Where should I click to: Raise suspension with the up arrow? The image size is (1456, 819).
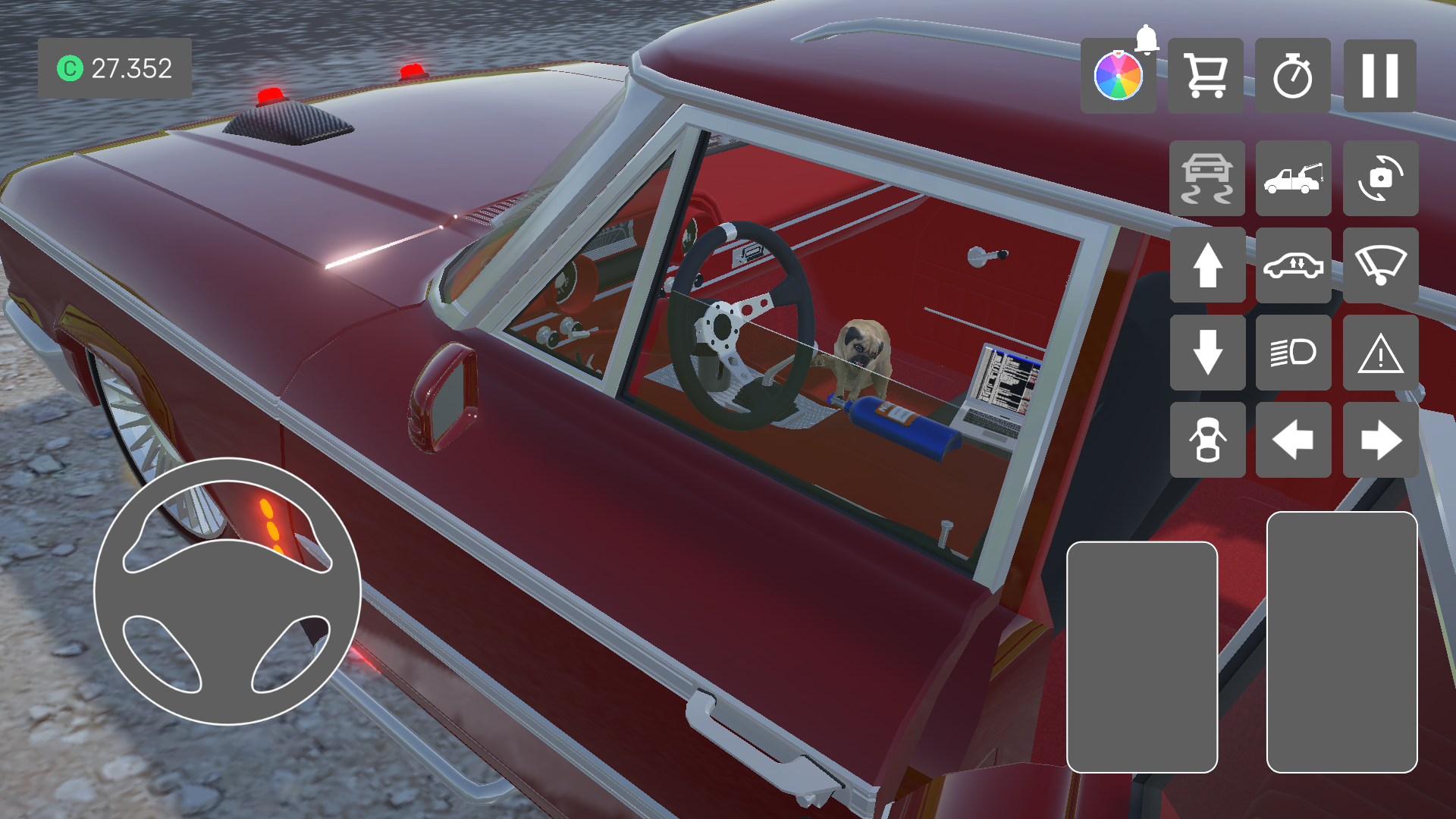tap(1207, 265)
